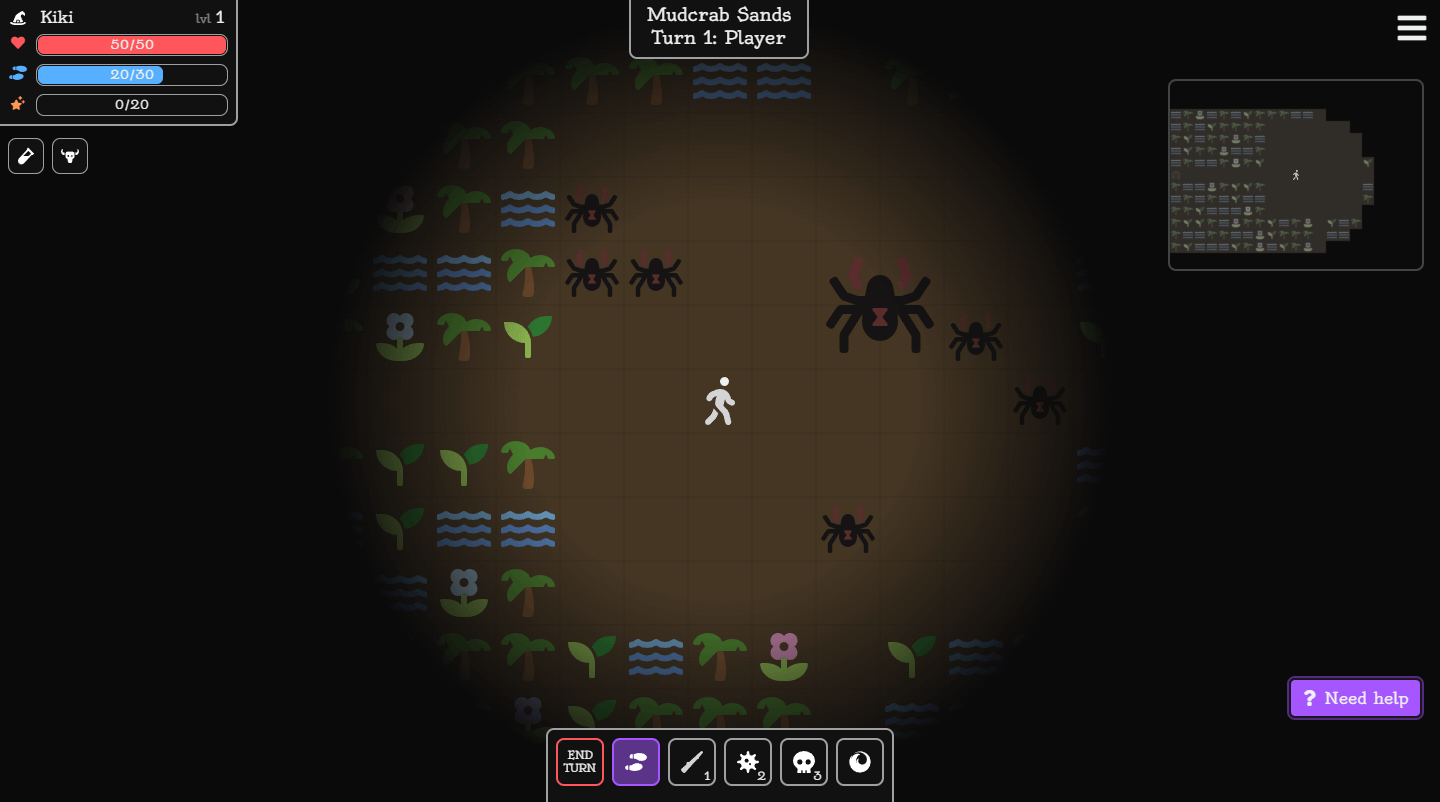Click the minimap in the top right
Screen dimensions: 1440x802
point(1295,174)
